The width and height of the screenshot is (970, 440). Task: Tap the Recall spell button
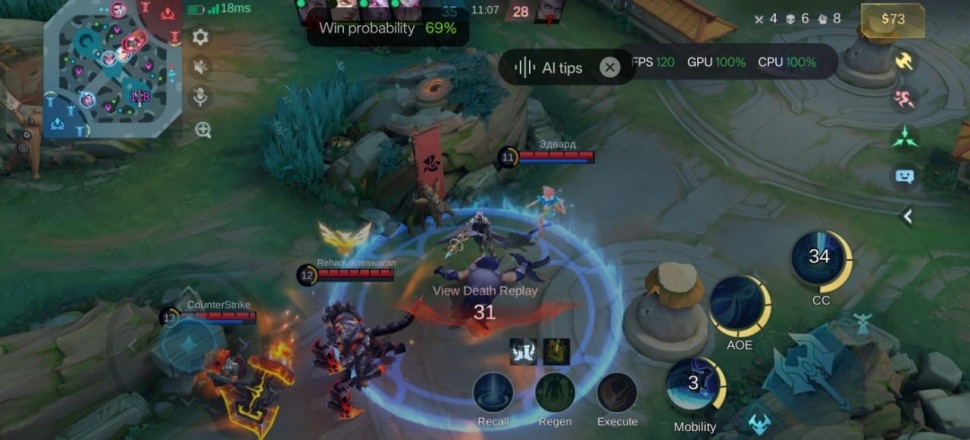coord(493,393)
